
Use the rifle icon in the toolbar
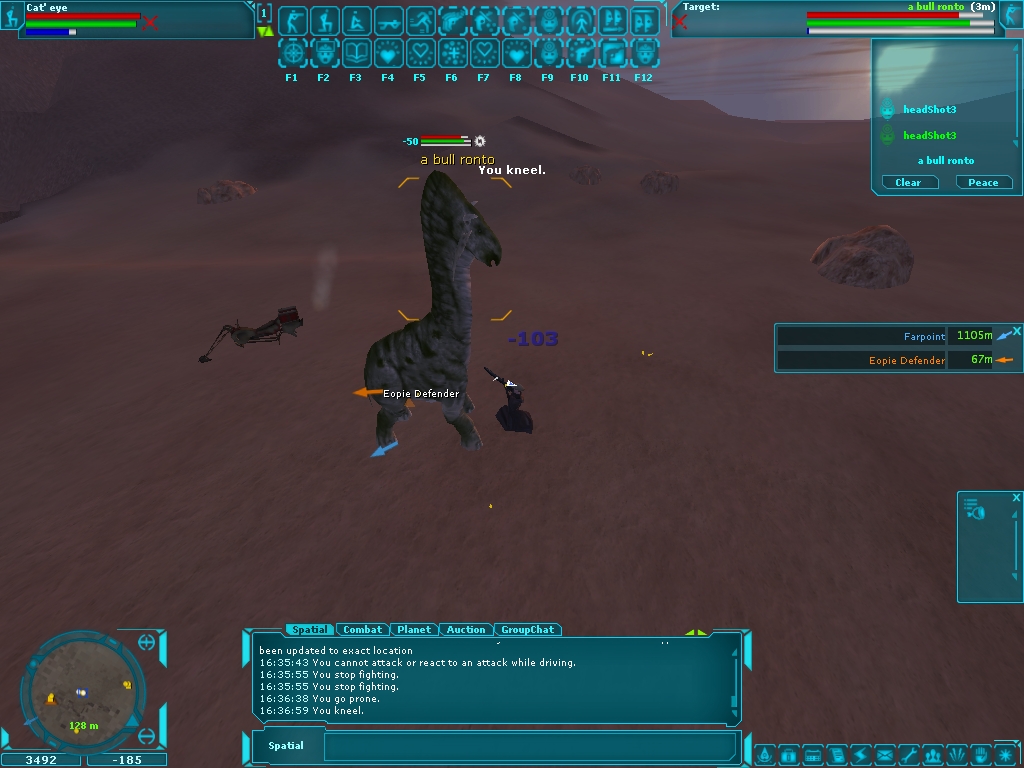(x=389, y=20)
